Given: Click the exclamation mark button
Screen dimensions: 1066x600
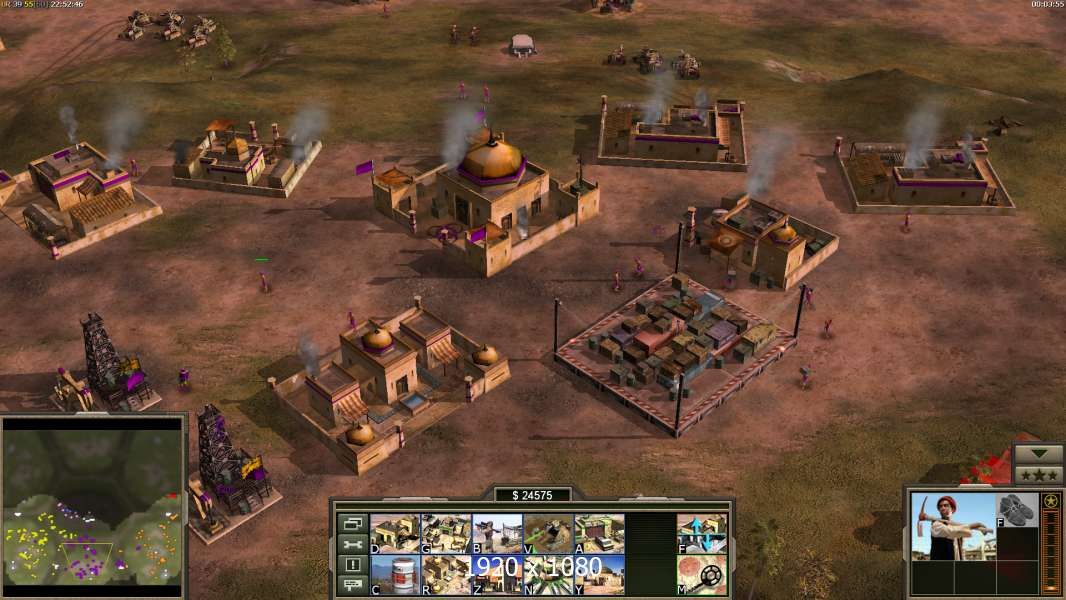Looking at the screenshot, I should [352, 565].
